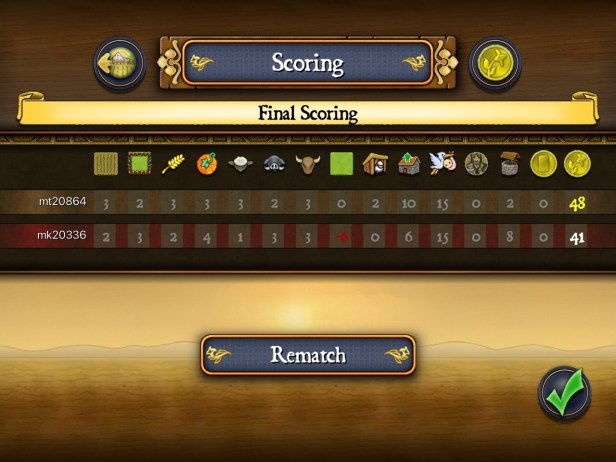The height and width of the screenshot is (462, 616).
Task: Confirm with the green checkmark button
Action: (565, 393)
